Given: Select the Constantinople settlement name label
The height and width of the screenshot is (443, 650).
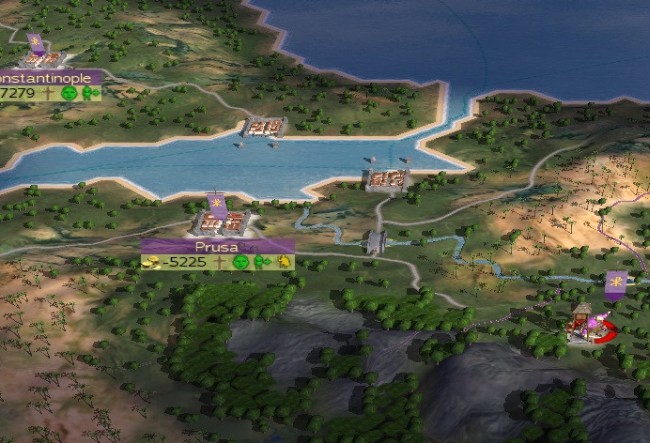Looking at the screenshot, I should pyautogui.click(x=49, y=78).
